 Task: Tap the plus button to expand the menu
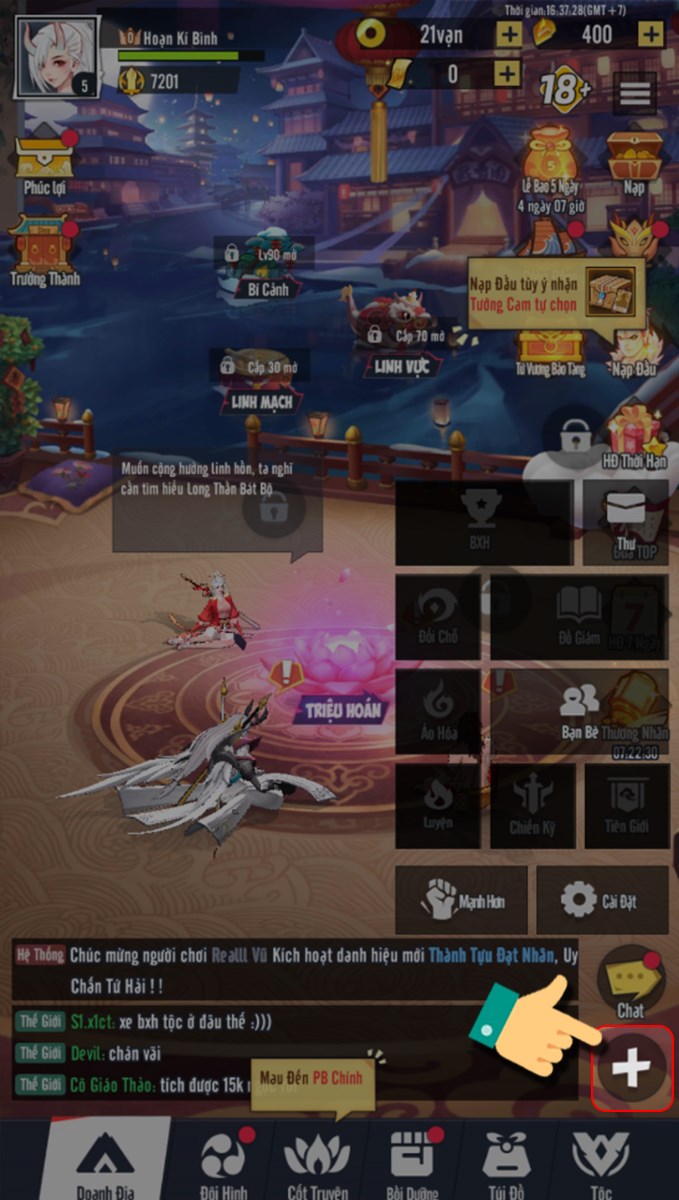[631, 1068]
